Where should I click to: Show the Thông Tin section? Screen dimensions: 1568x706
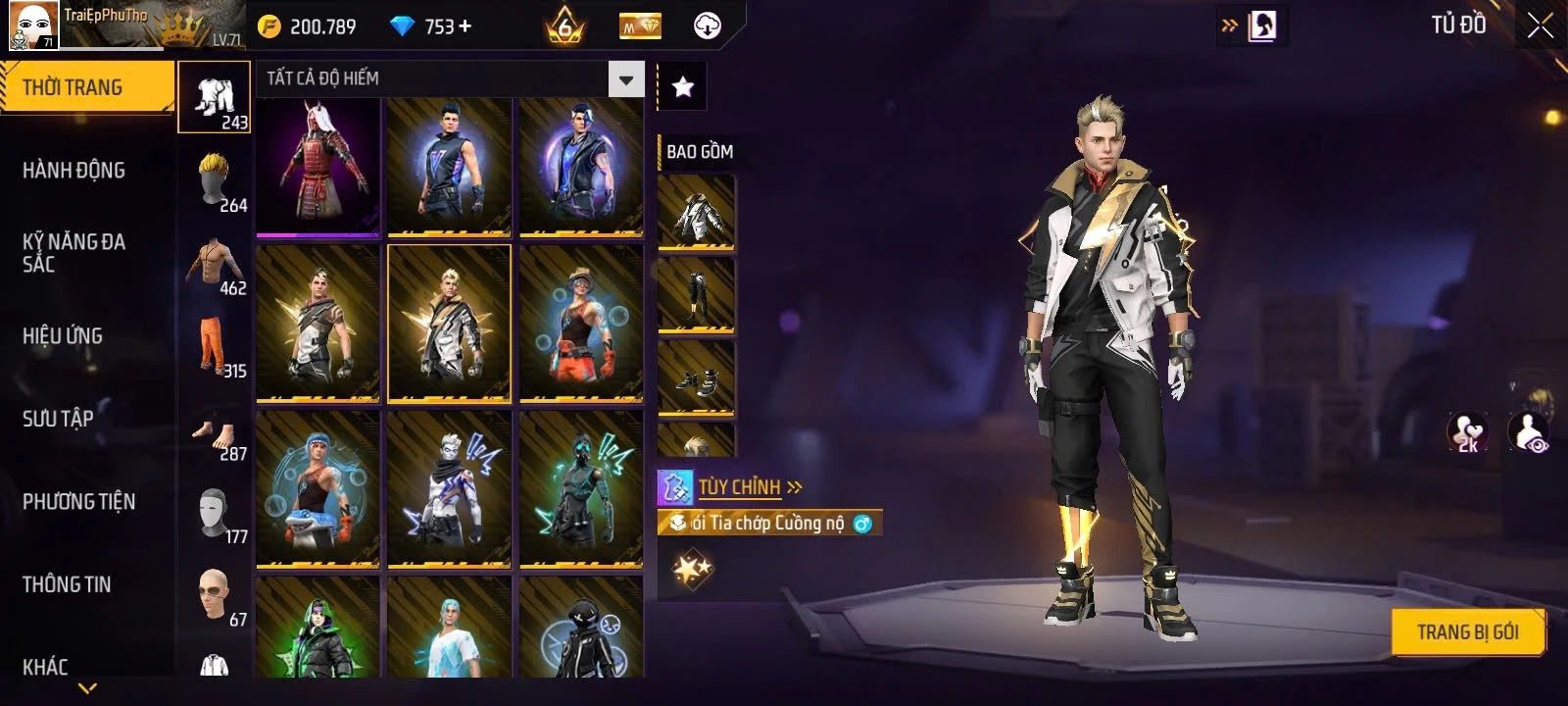[67, 584]
